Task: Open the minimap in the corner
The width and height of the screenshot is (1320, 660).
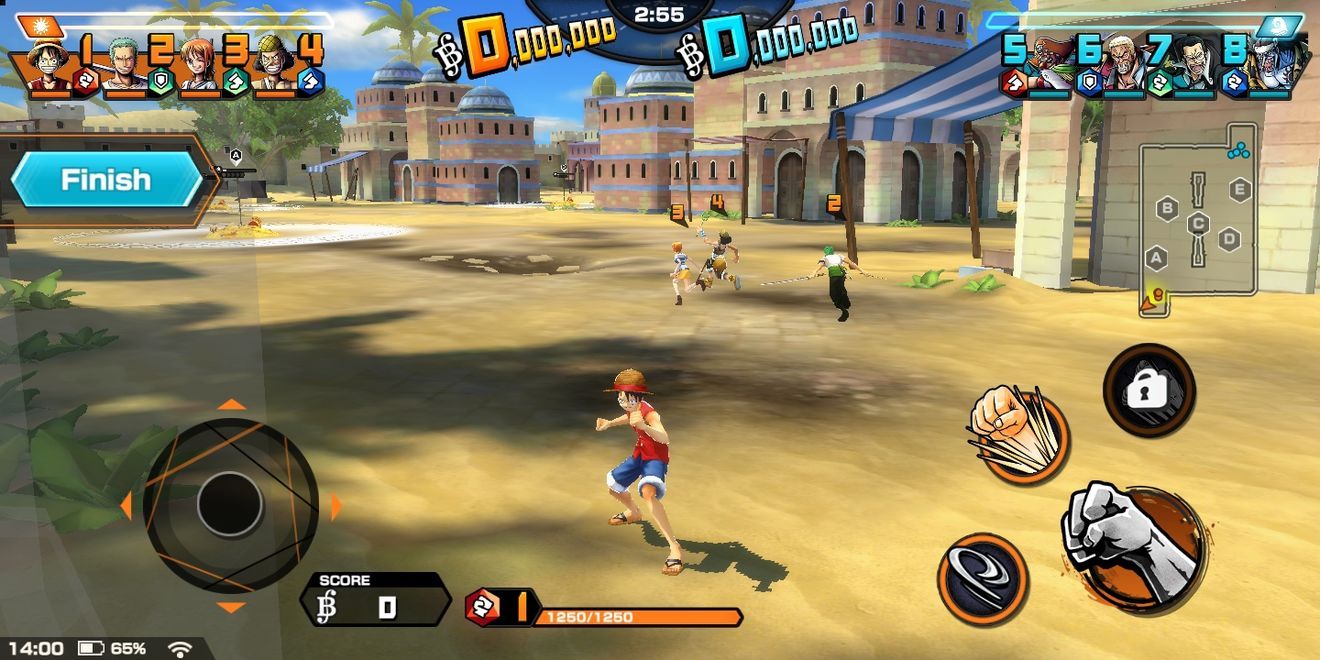Action: [1199, 220]
